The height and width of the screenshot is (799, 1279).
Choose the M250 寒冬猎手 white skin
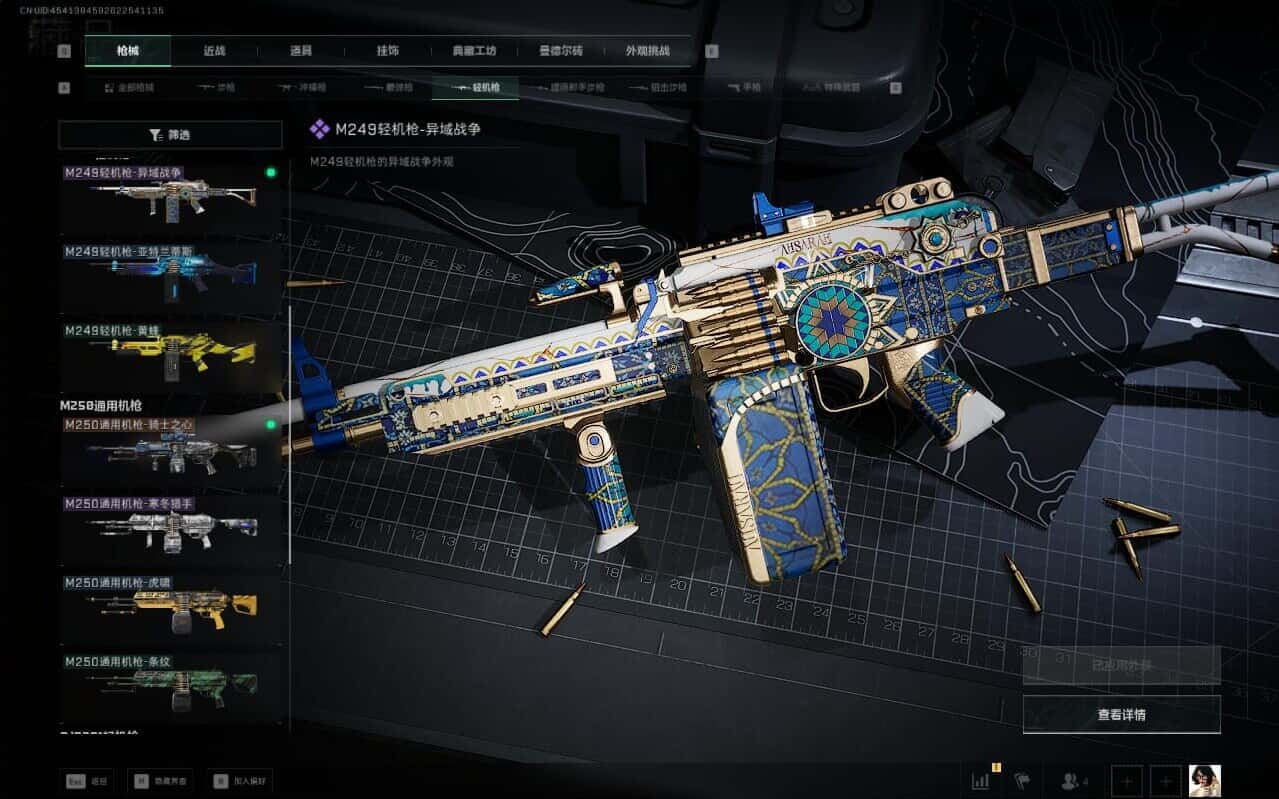[x=170, y=530]
